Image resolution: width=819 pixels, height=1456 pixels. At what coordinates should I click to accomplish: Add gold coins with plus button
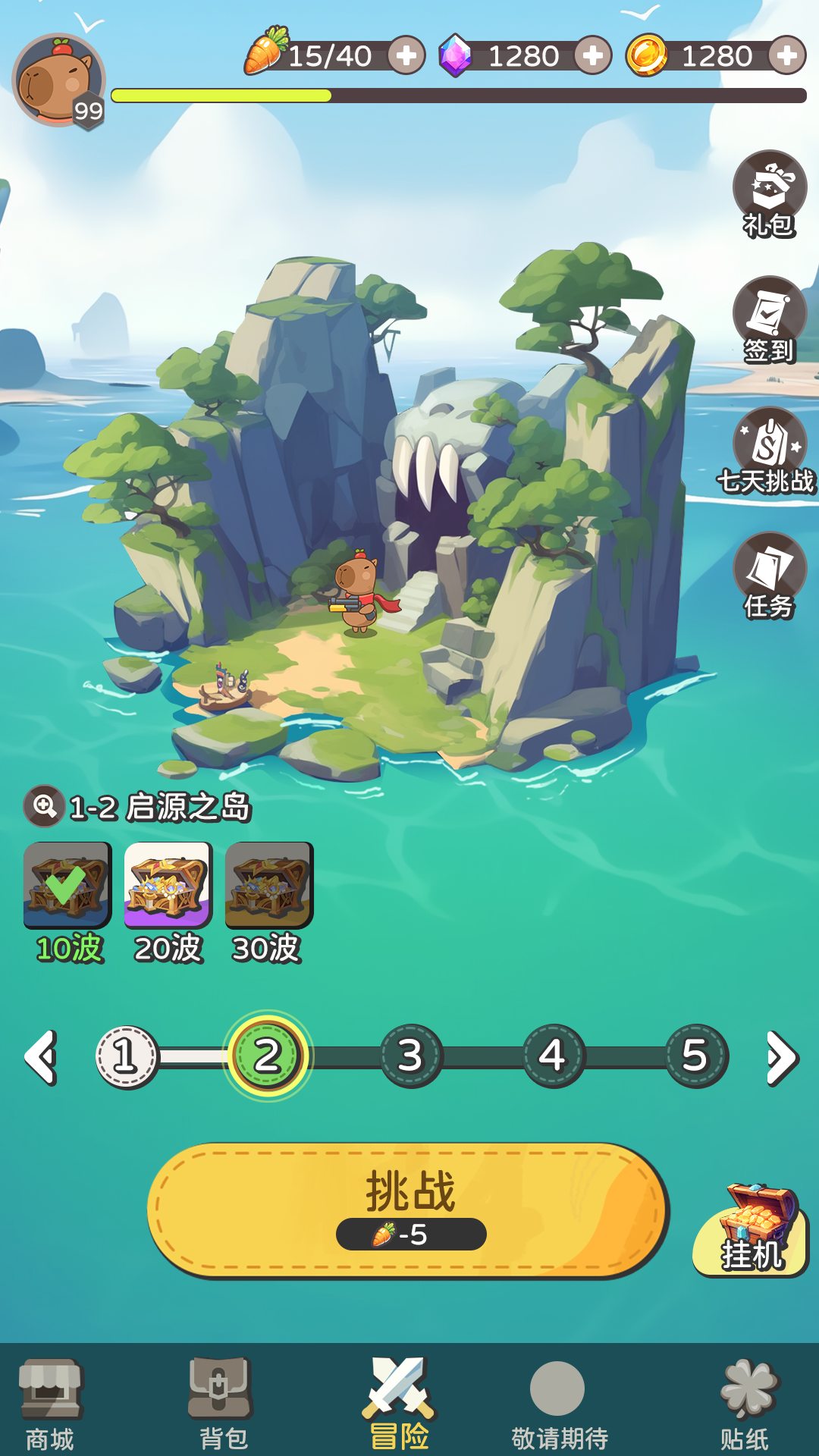(x=787, y=55)
